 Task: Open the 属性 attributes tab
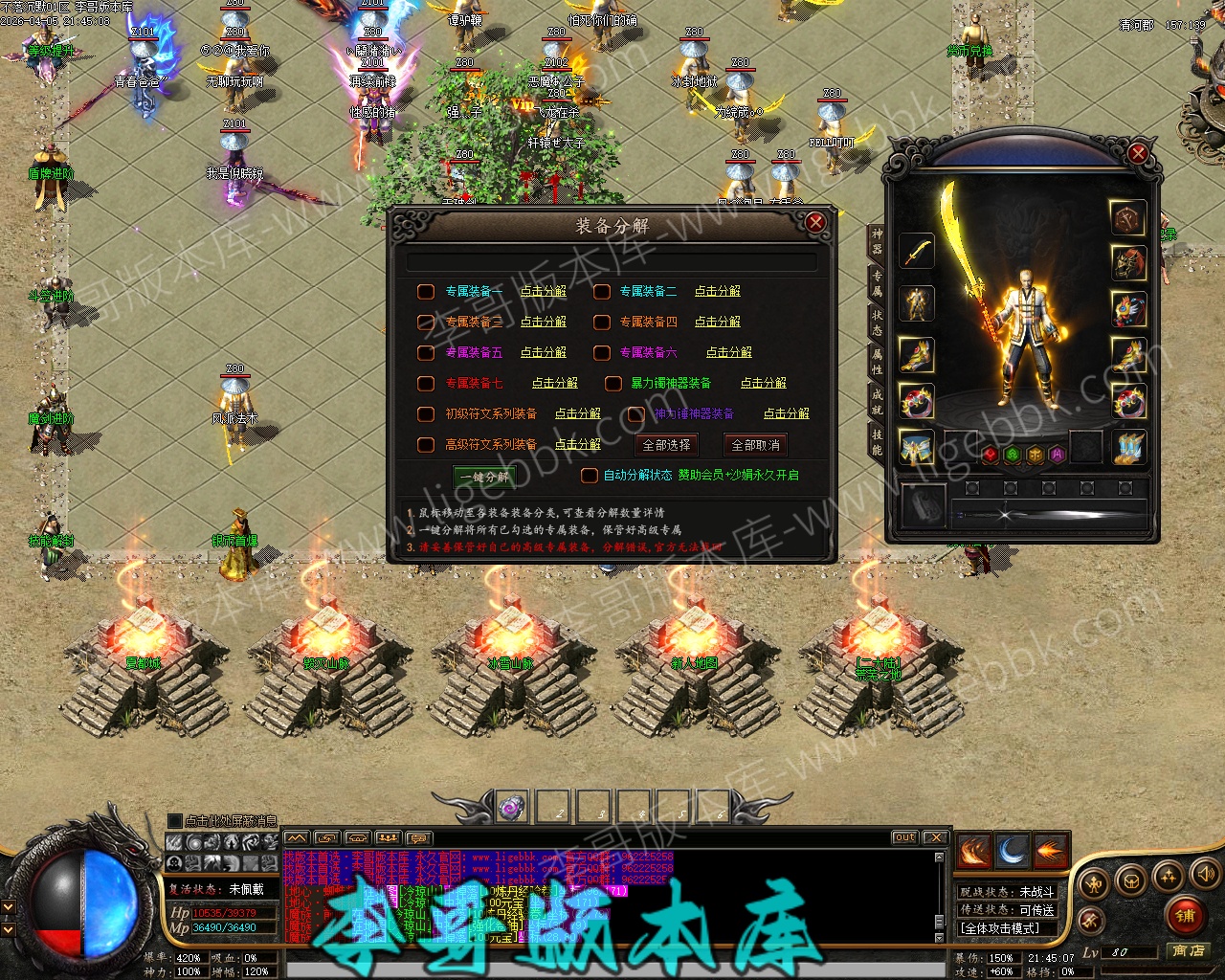[877, 362]
